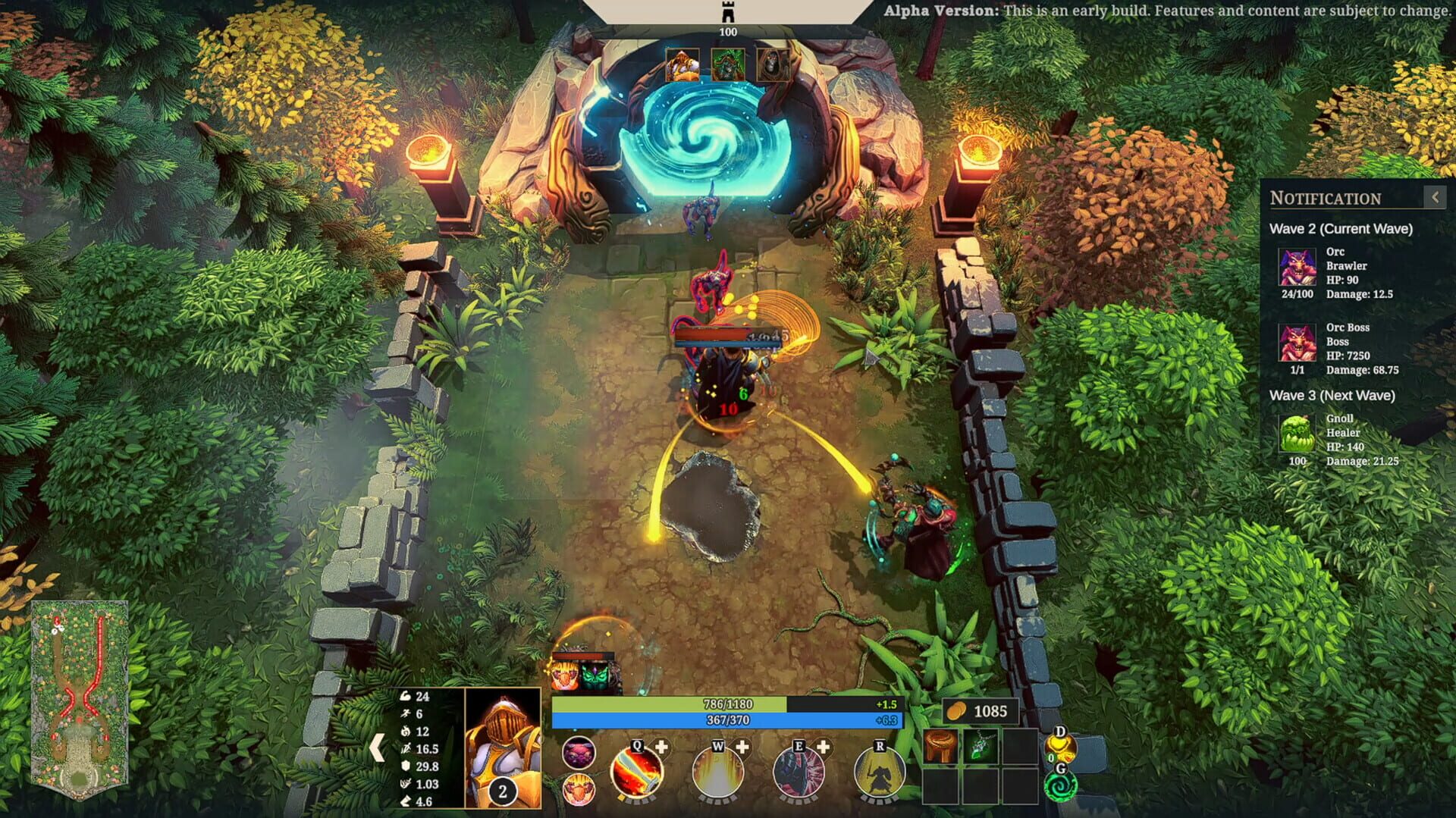Activate the W light pillar ability
This screenshot has width=1456, height=818.
720,775
